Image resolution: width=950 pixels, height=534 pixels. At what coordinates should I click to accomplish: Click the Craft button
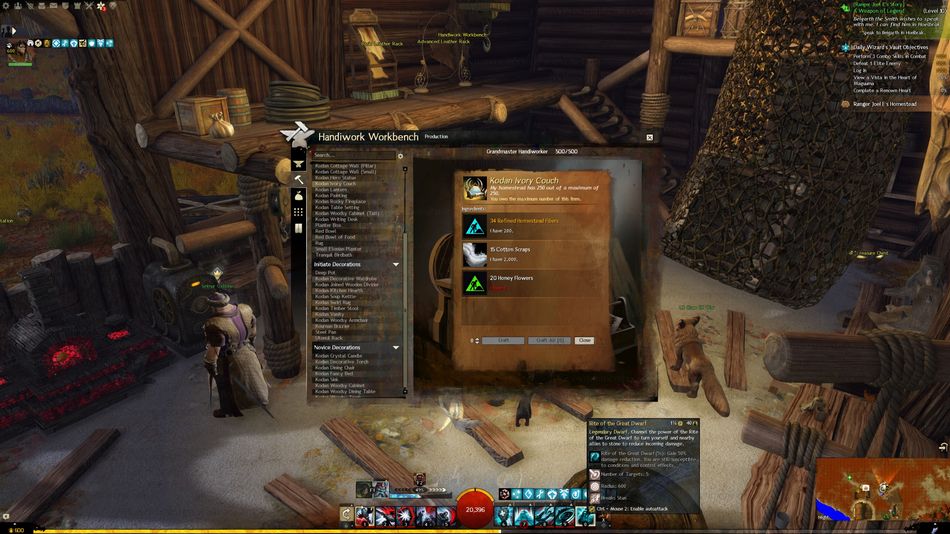click(x=503, y=341)
